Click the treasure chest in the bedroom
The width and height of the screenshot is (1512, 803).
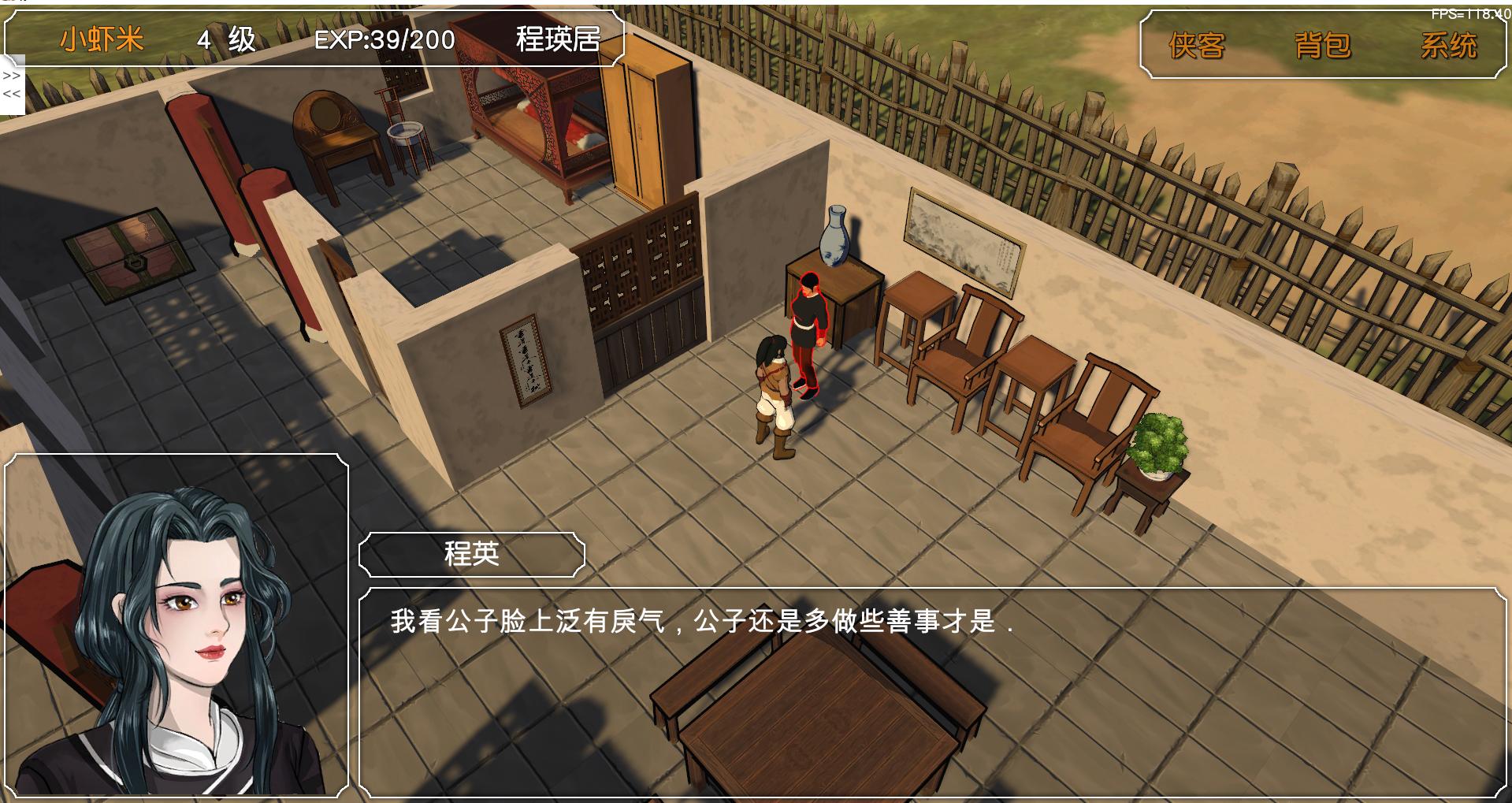130,252
